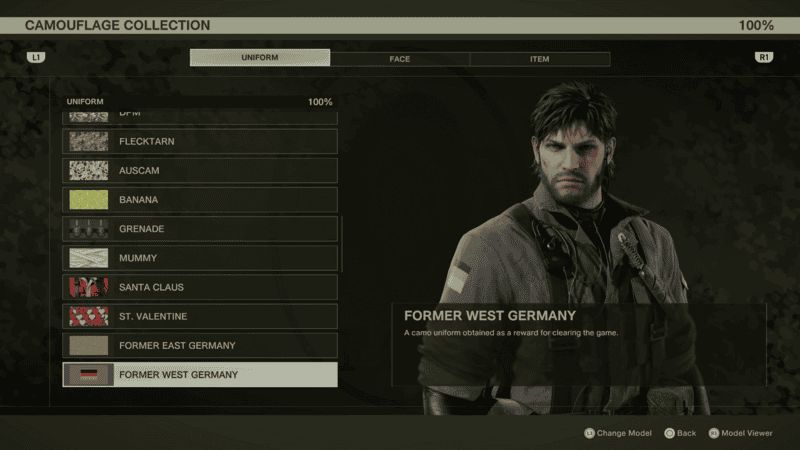Switch to the Item tab

coord(539,59)
